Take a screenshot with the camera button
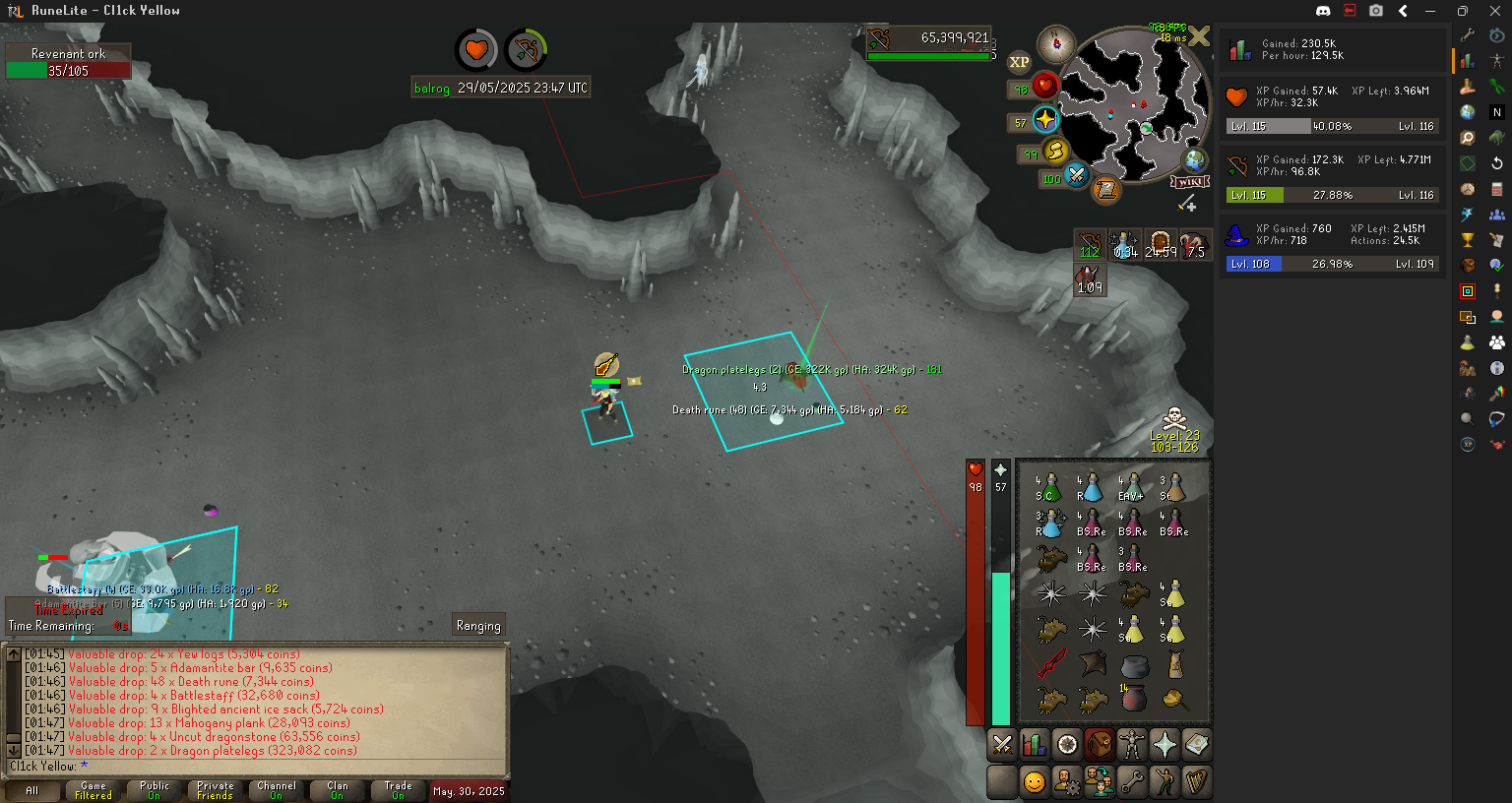This screenshot has width=1512, height=803. pyautogui.click(x=1376, y=11)
